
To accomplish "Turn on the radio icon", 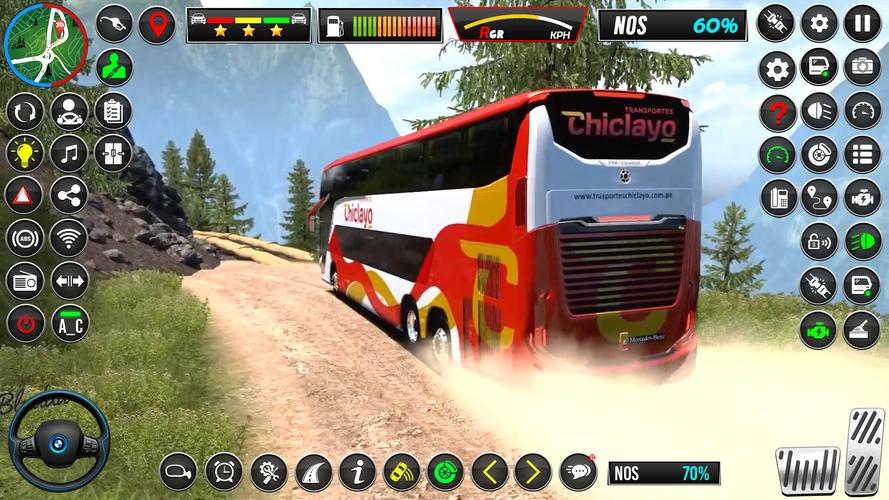I will 25,281.
